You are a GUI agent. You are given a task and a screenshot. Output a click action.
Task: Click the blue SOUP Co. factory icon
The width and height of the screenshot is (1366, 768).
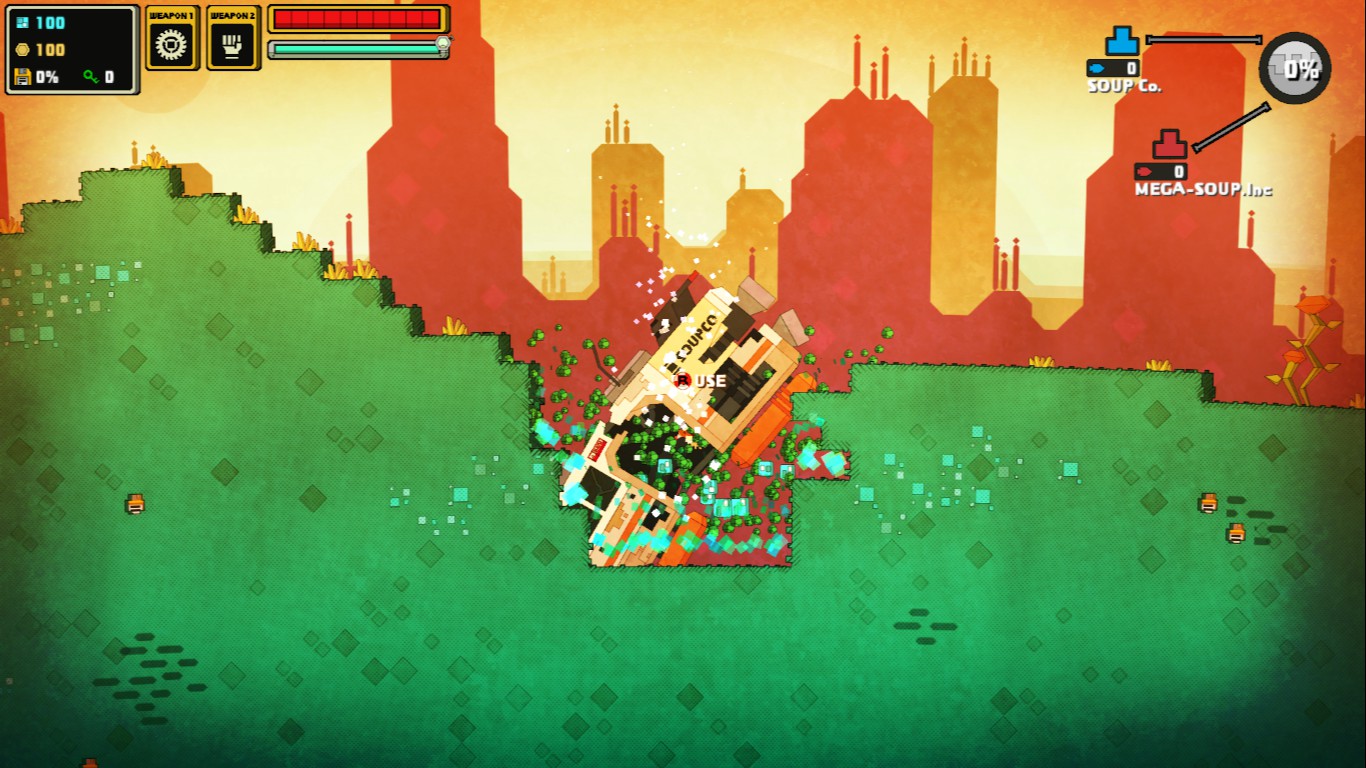[1122, 42]
